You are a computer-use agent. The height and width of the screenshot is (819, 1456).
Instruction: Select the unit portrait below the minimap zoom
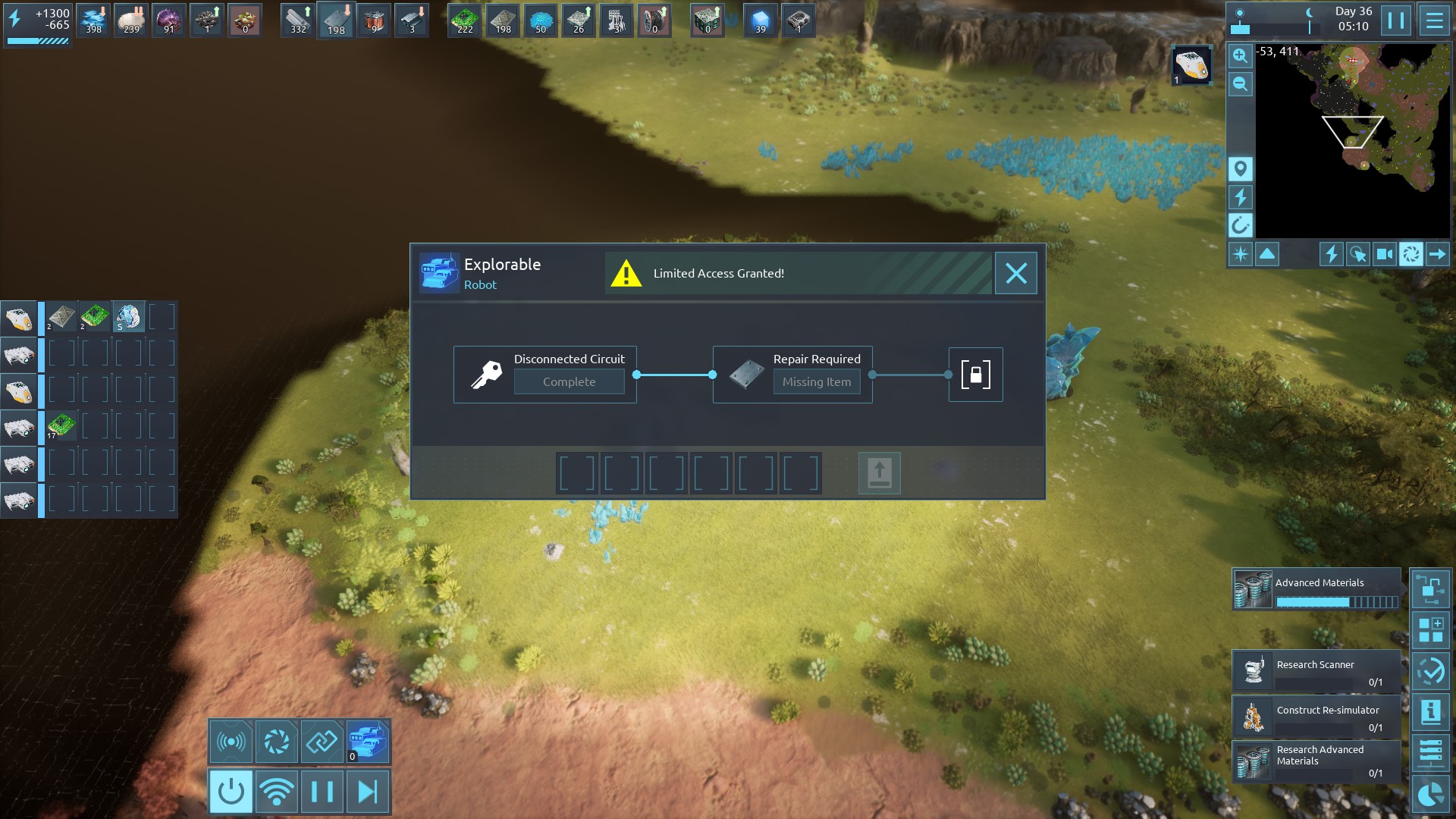1191,65
